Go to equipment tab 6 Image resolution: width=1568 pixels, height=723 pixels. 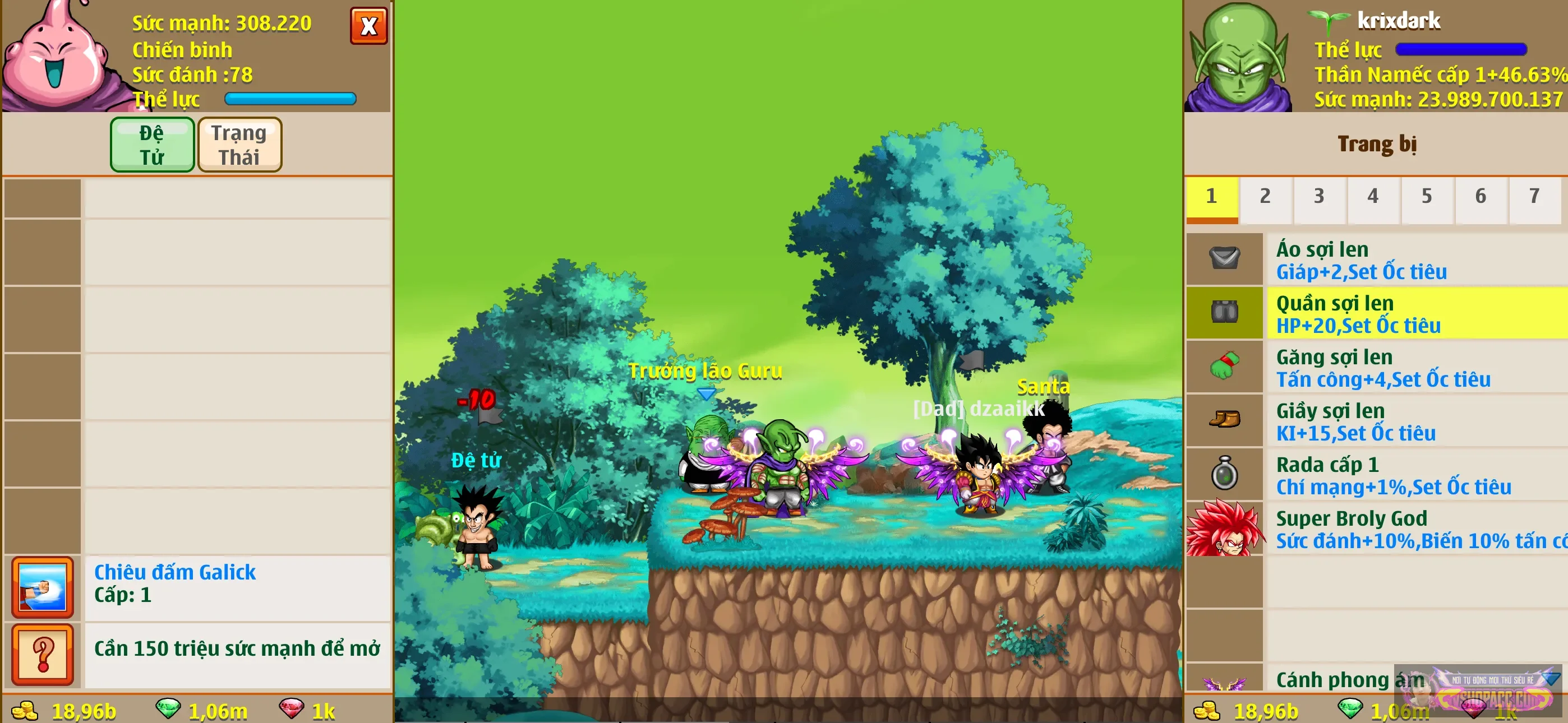[x=1481, y=198]
